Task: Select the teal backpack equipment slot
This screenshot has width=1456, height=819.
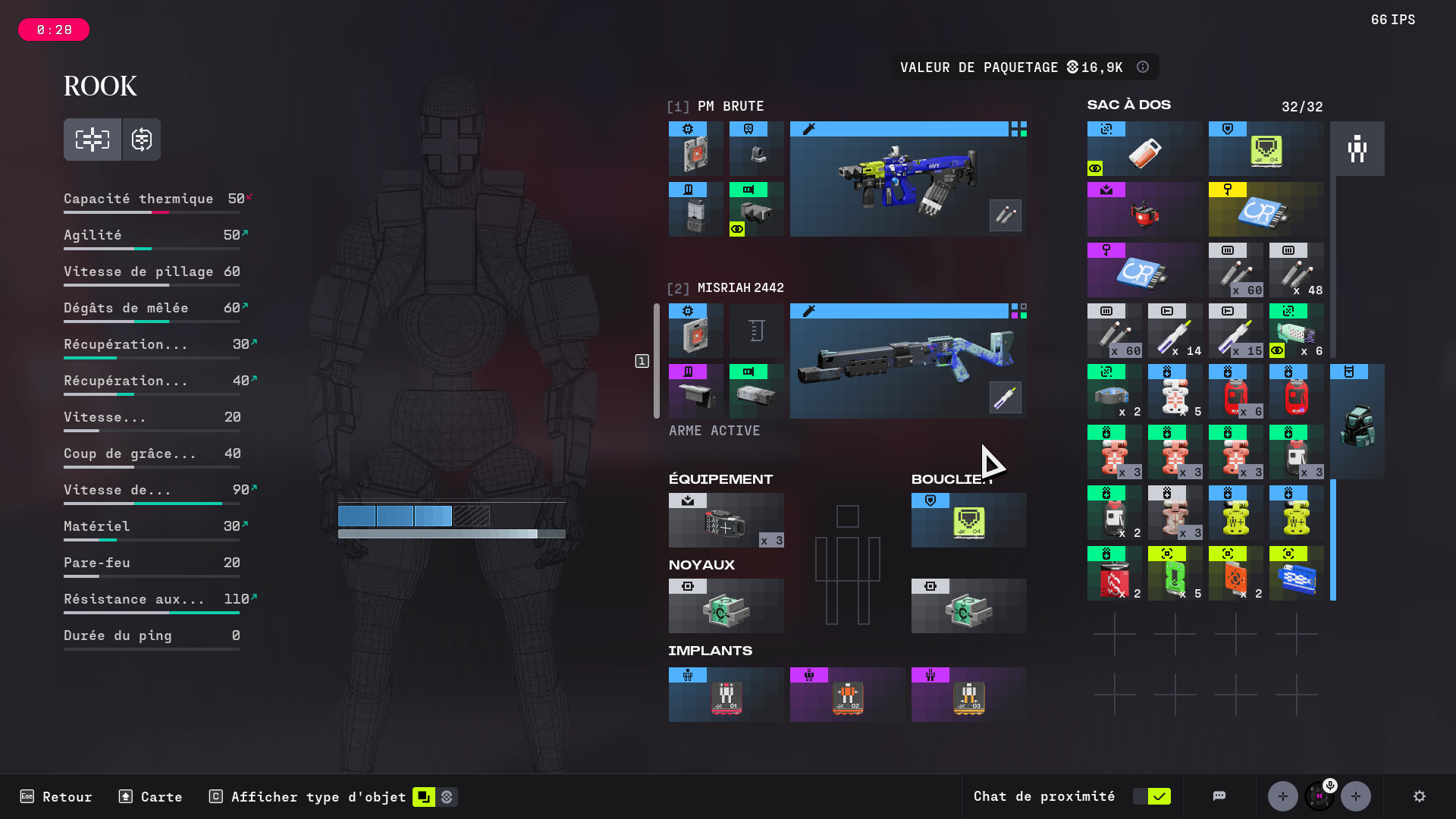Action: click(x=1357, y=422)
